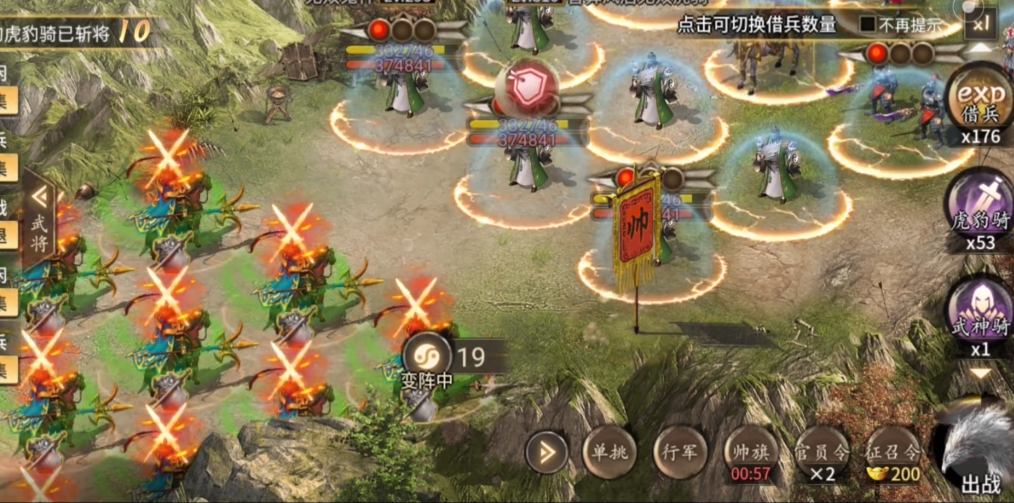This screenshot has height=503, width=1014.
Task: Click the 变阵中 formation change icon
Action: 425,357
